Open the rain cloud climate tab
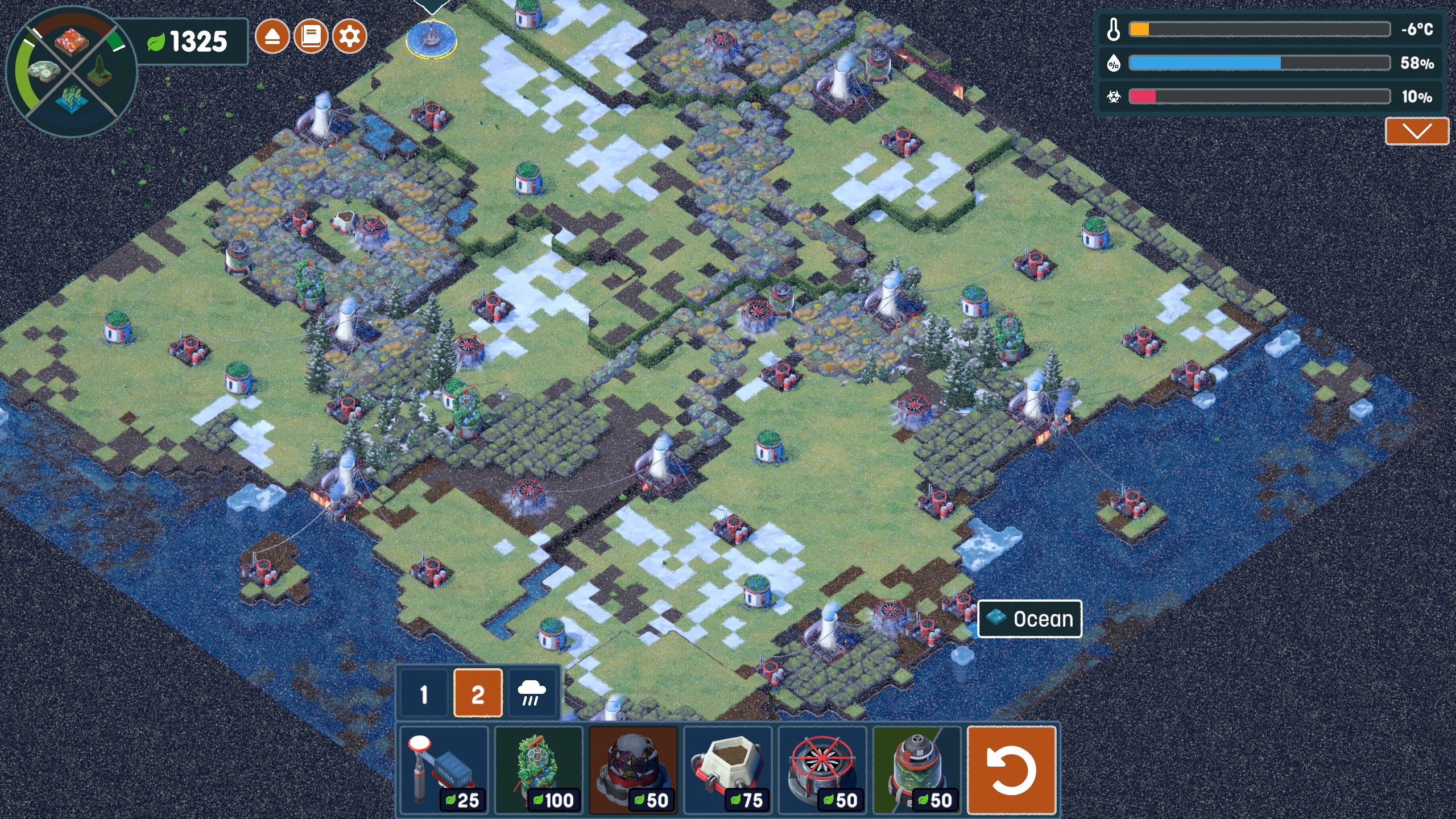 tap(531, 693)
